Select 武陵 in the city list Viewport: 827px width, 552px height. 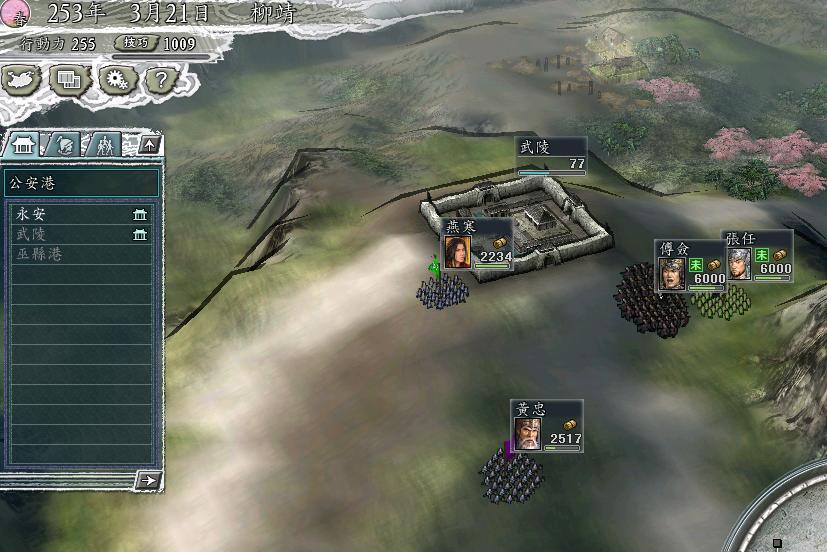(80, 234)
